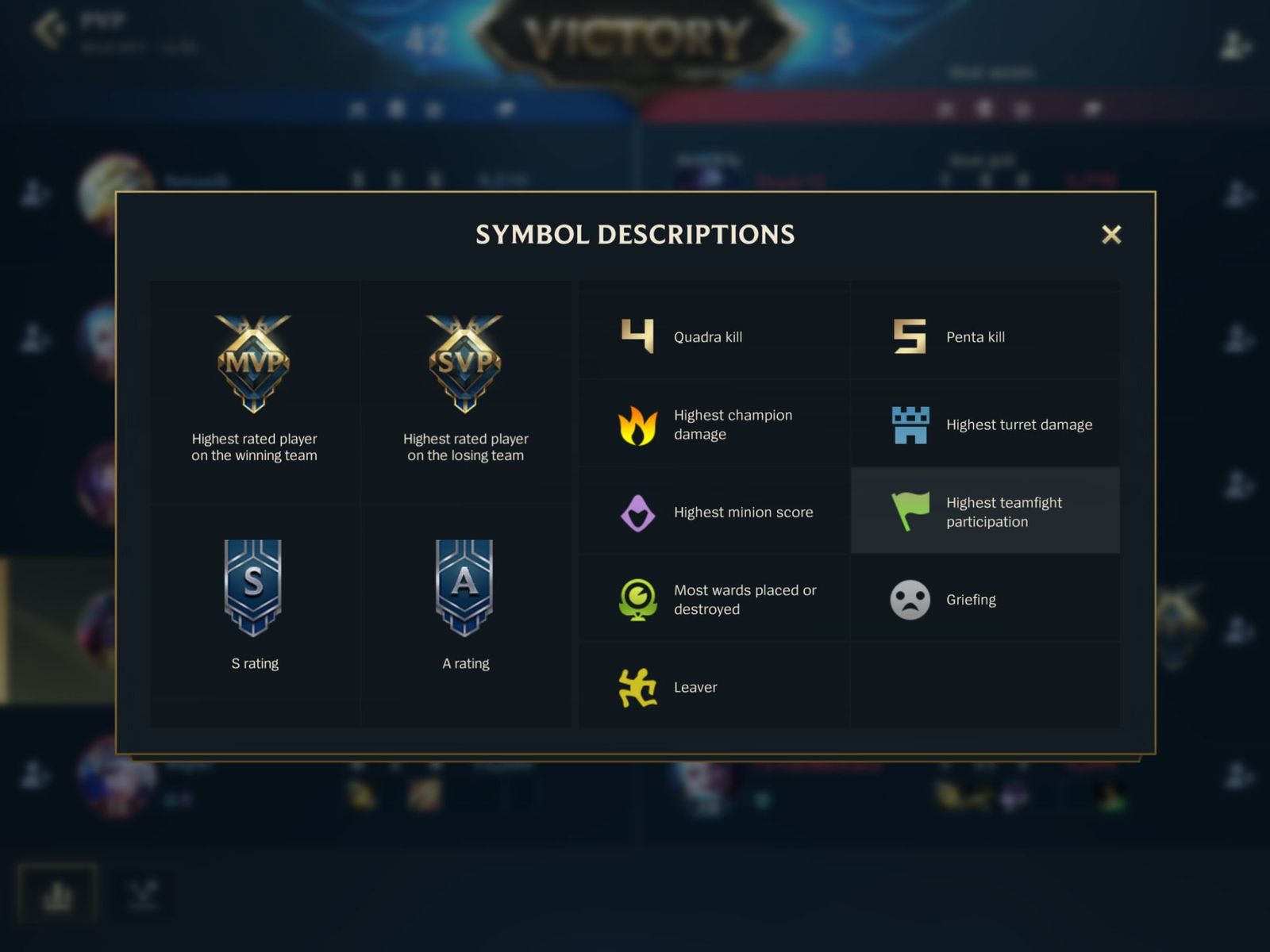Image resolution: width=1270 pixels, height=952 pixels.
Task: Click the Griefing sad face icon
Action: click(910, 599)
